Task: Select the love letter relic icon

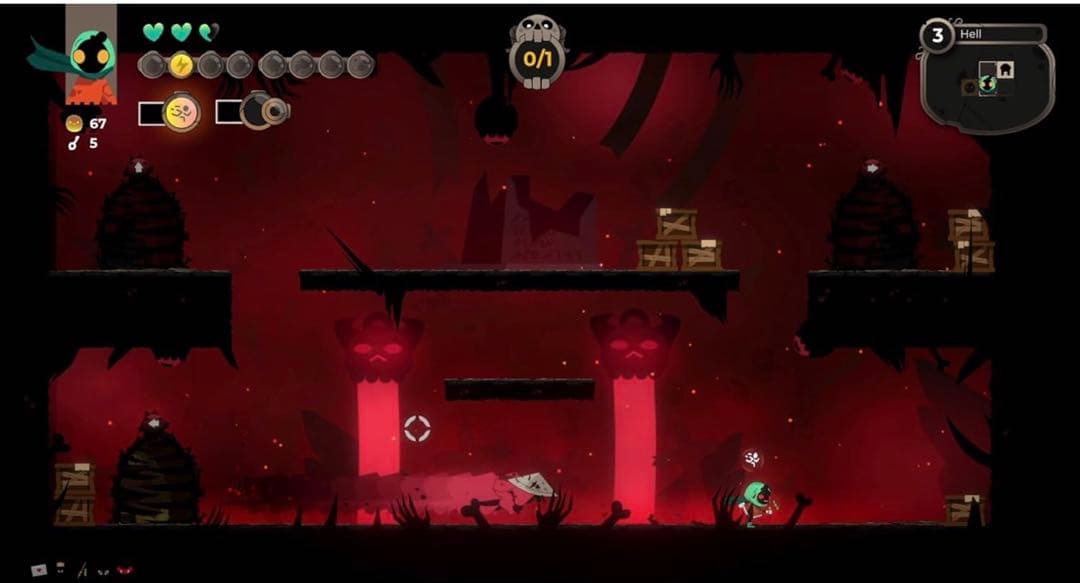Action: [40, 570]
